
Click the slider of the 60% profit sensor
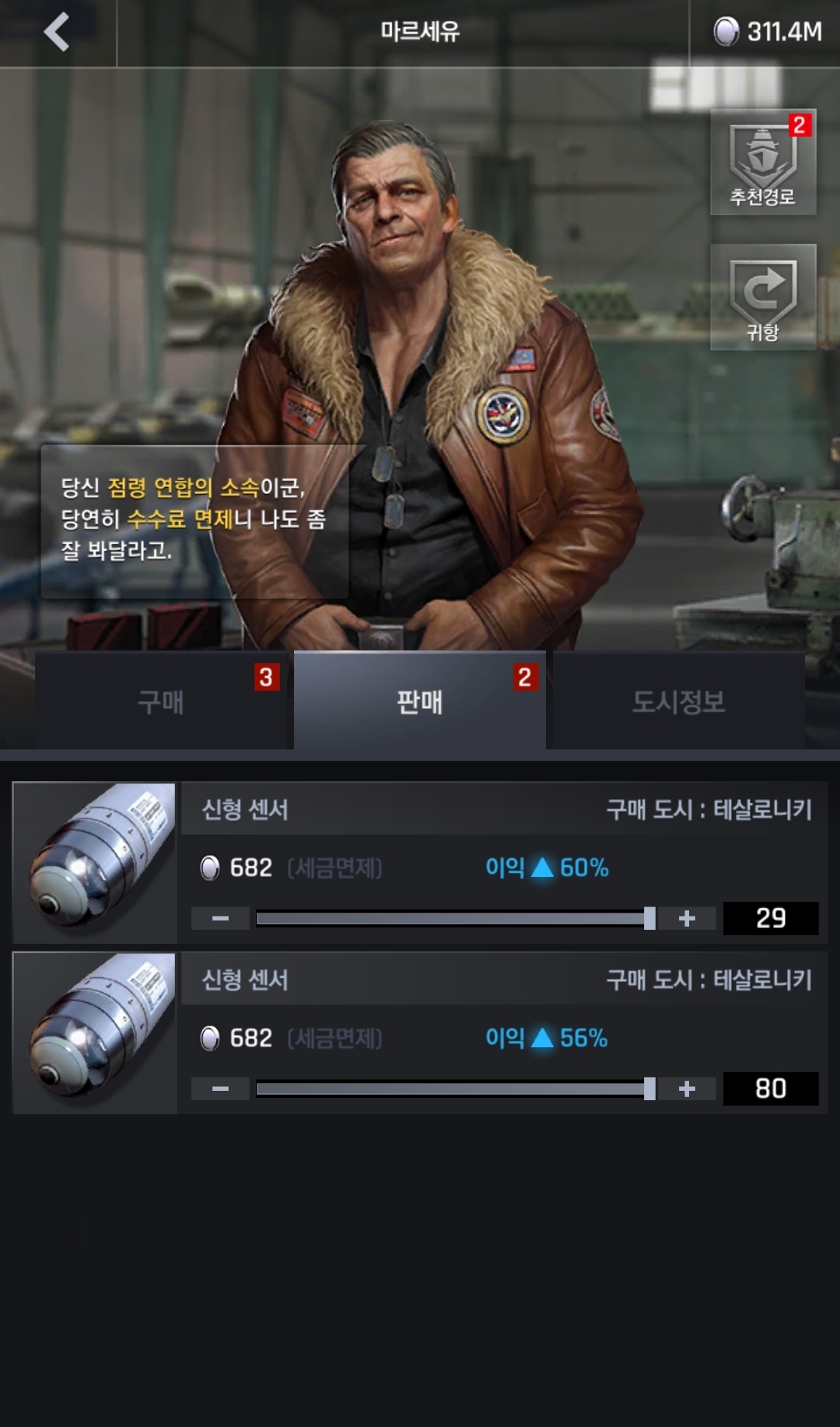455,919
